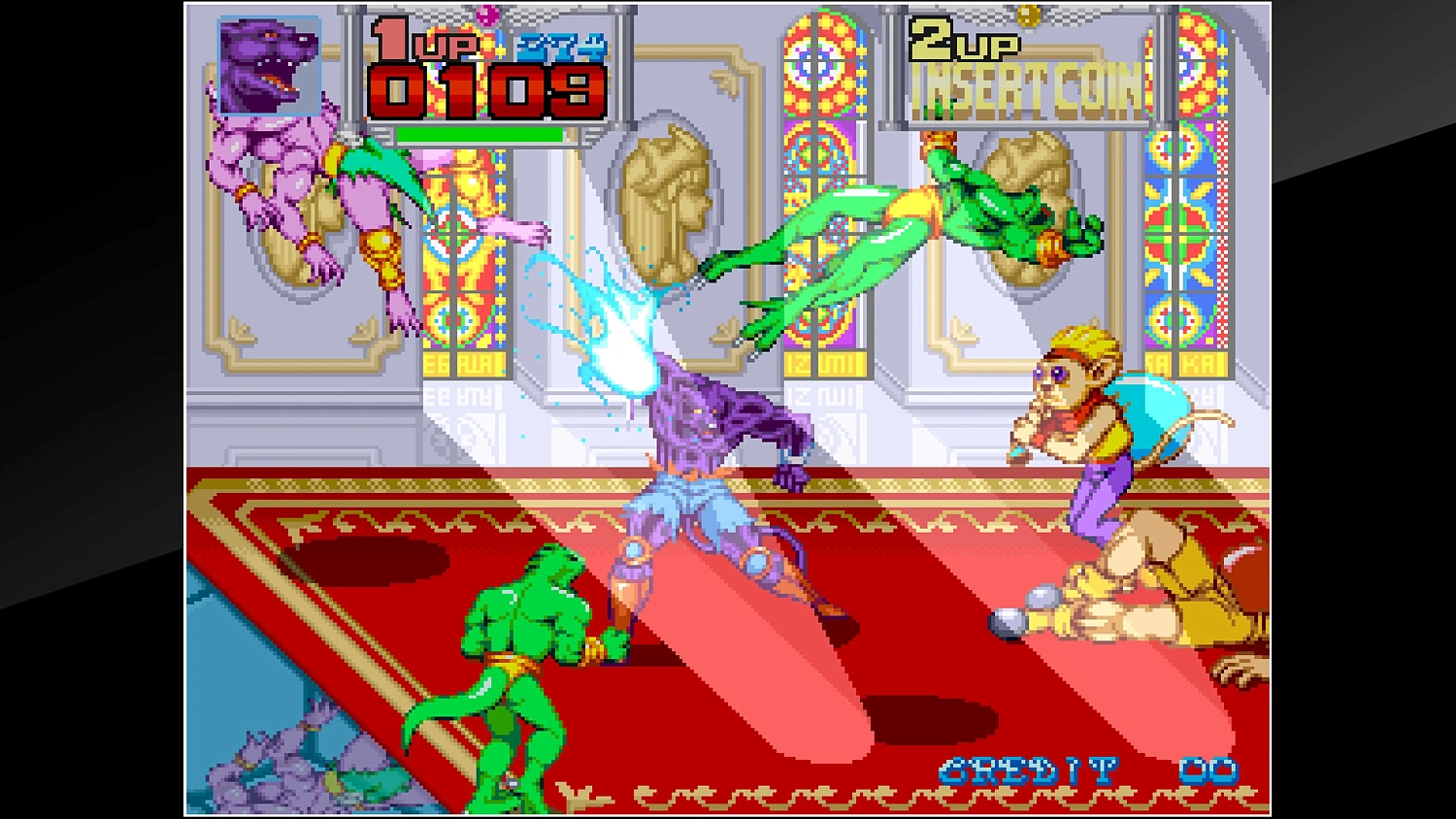Click the green health bar
The height and width of the screenshot is (819, 1456).
click(480, 134)
